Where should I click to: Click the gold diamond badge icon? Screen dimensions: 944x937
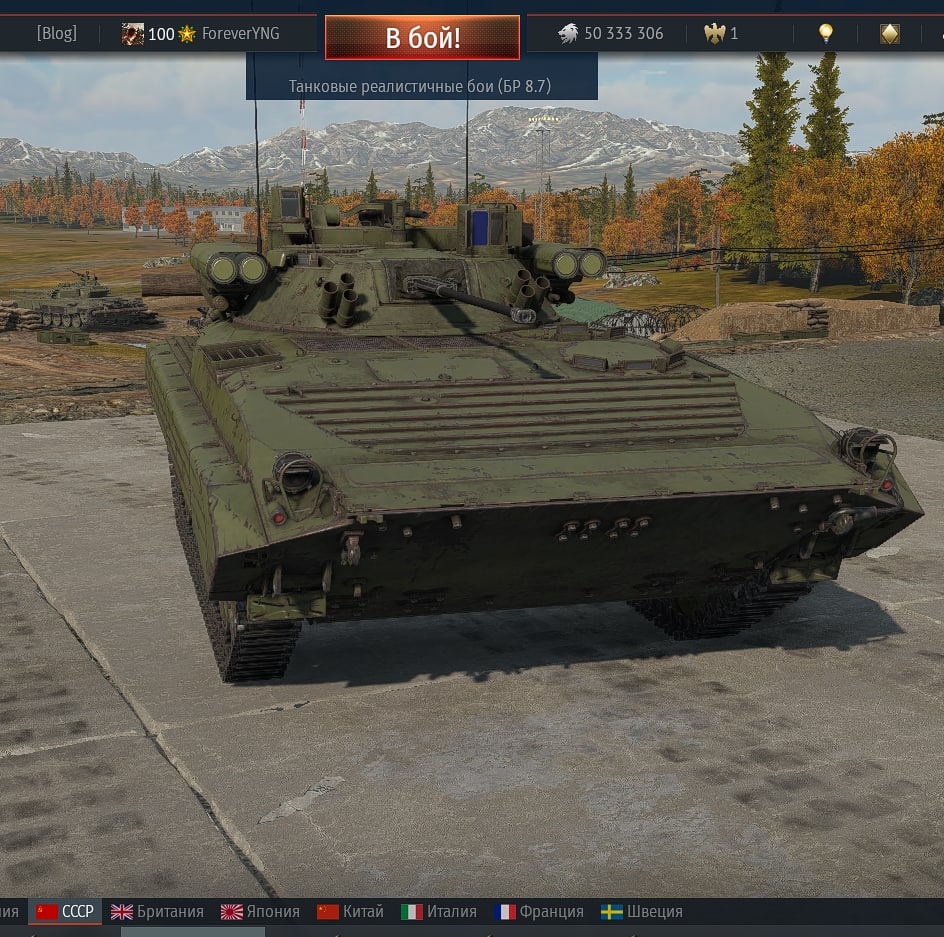coord(889,34)
